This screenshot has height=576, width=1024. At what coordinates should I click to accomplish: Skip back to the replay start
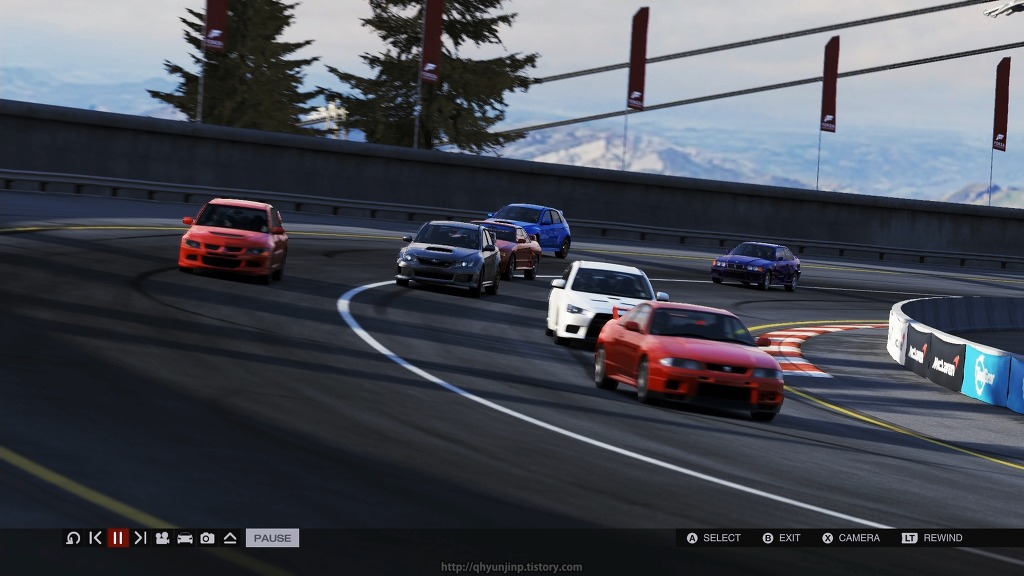[x=95, y=538]
